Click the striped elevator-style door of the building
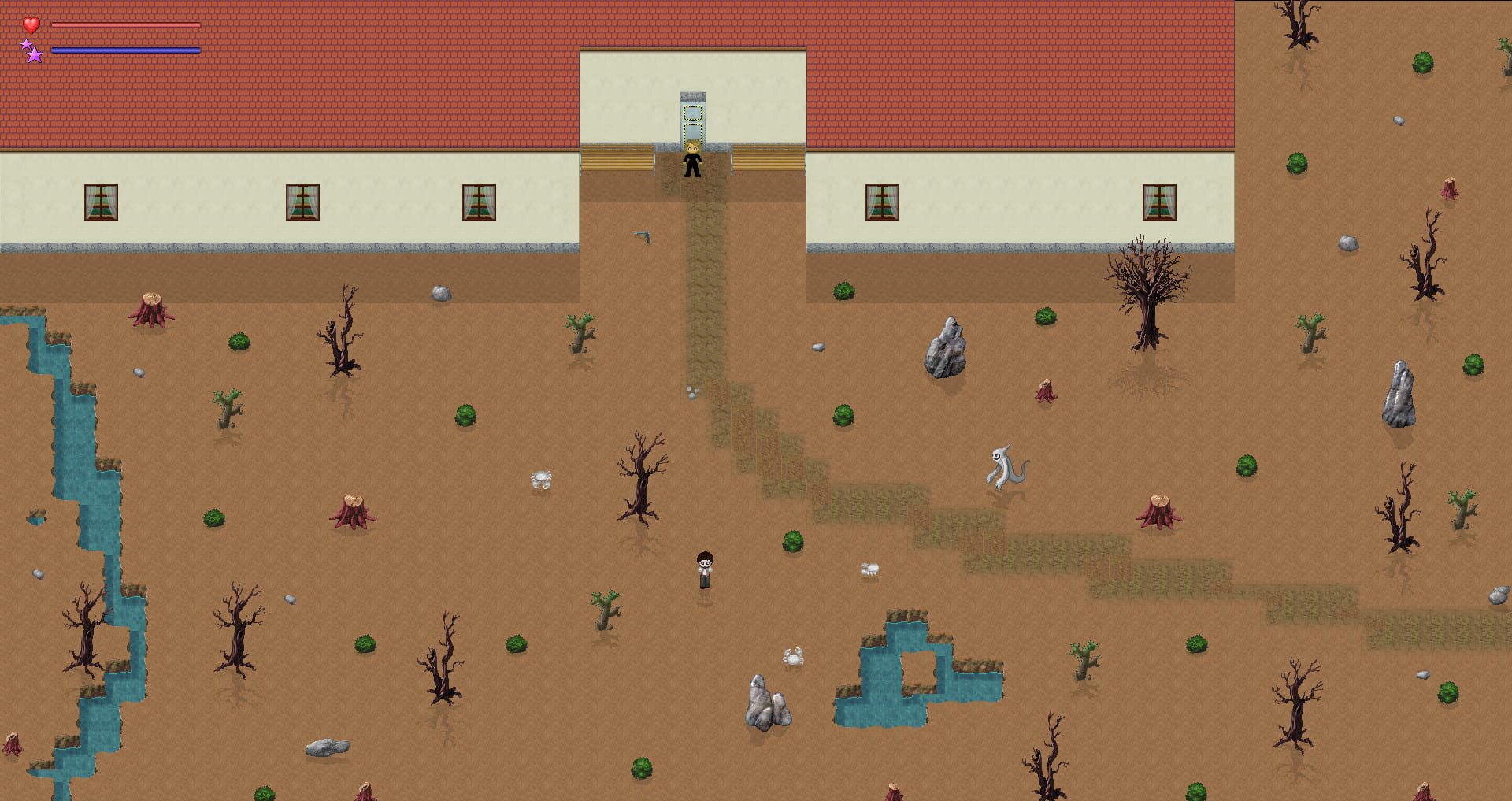The height and width of the screenshot is (801, 1512). [692, 118]
